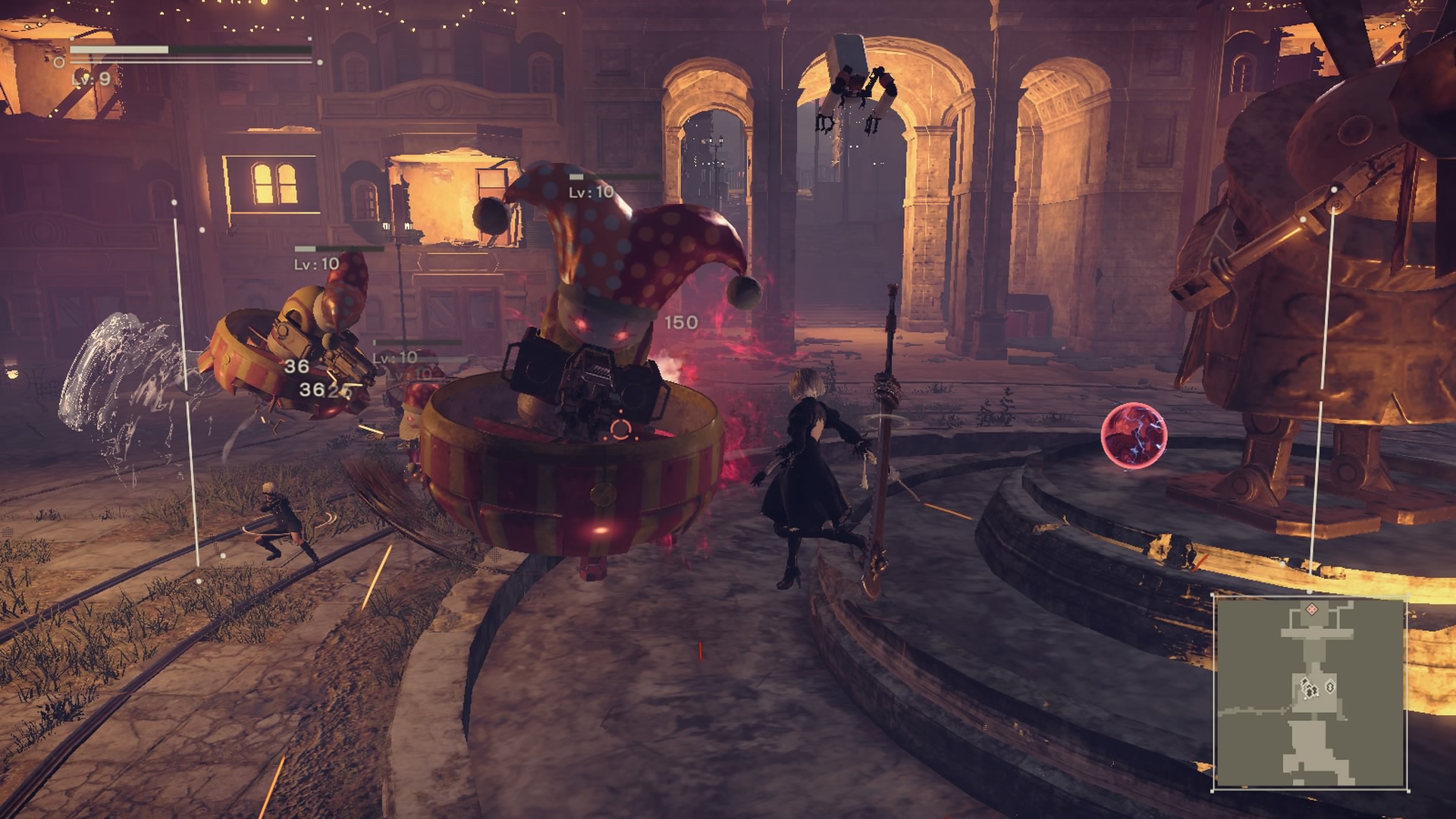Click the targeting reticle on the jester machine
Viewport: 1456px width, 819px height.
tap(622, 428)
